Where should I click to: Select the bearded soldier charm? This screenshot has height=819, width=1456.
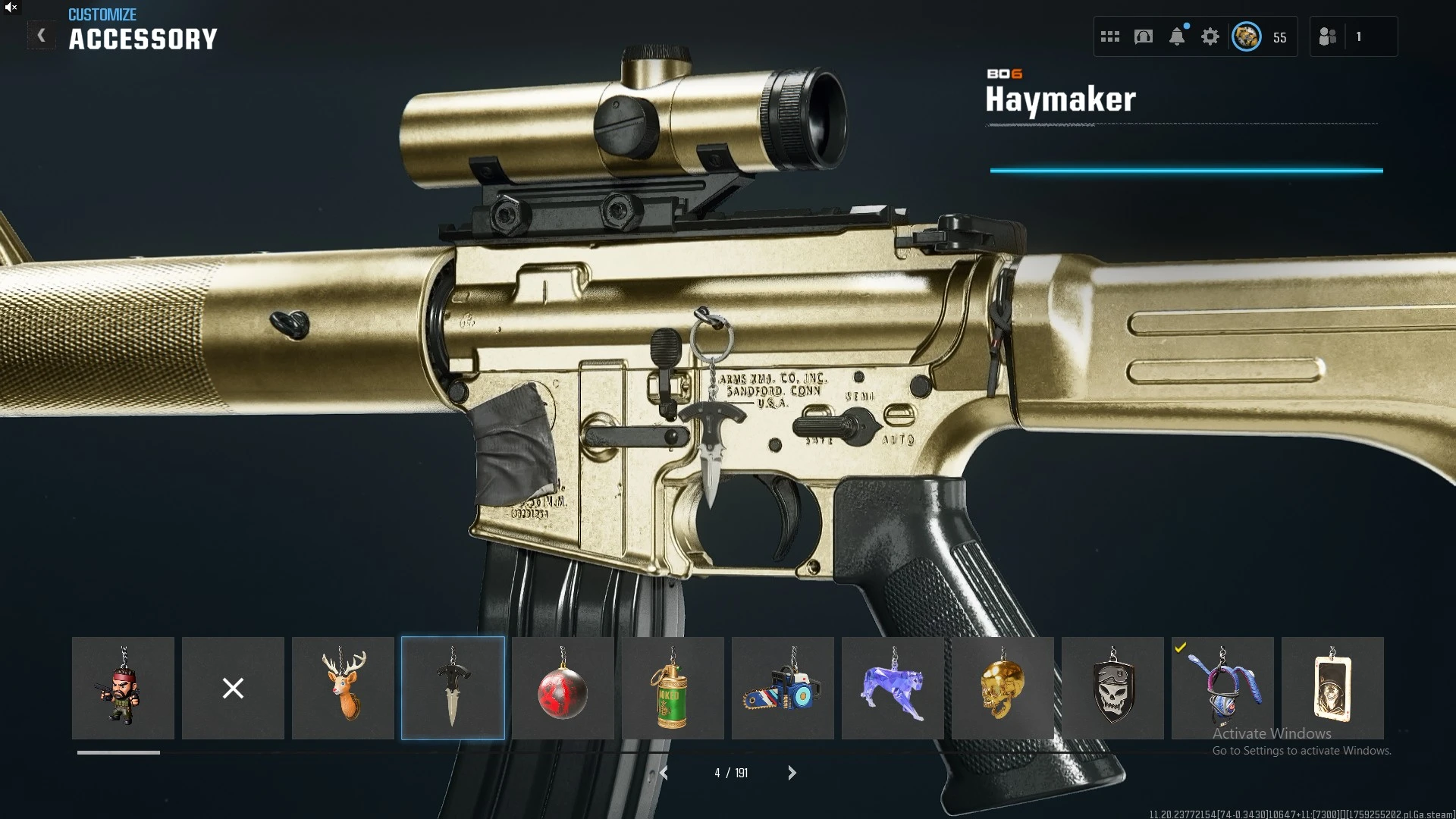click(123, 688)
